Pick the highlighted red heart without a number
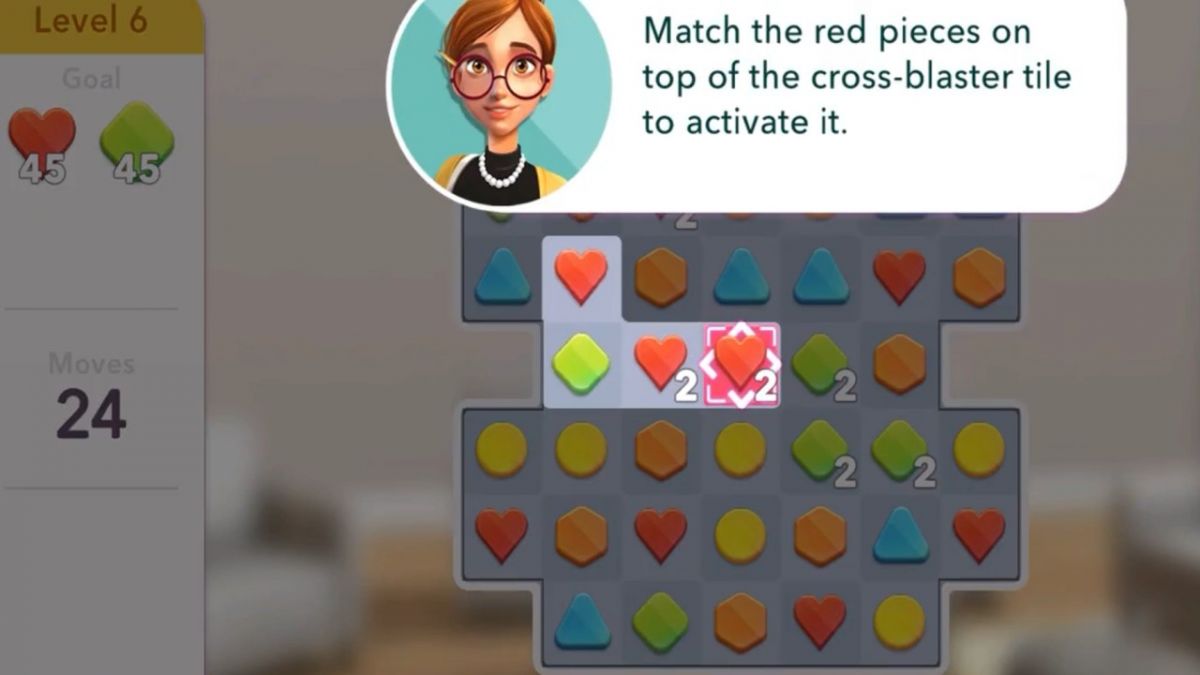The image size is (1200, 675). (x=581, y=277)
